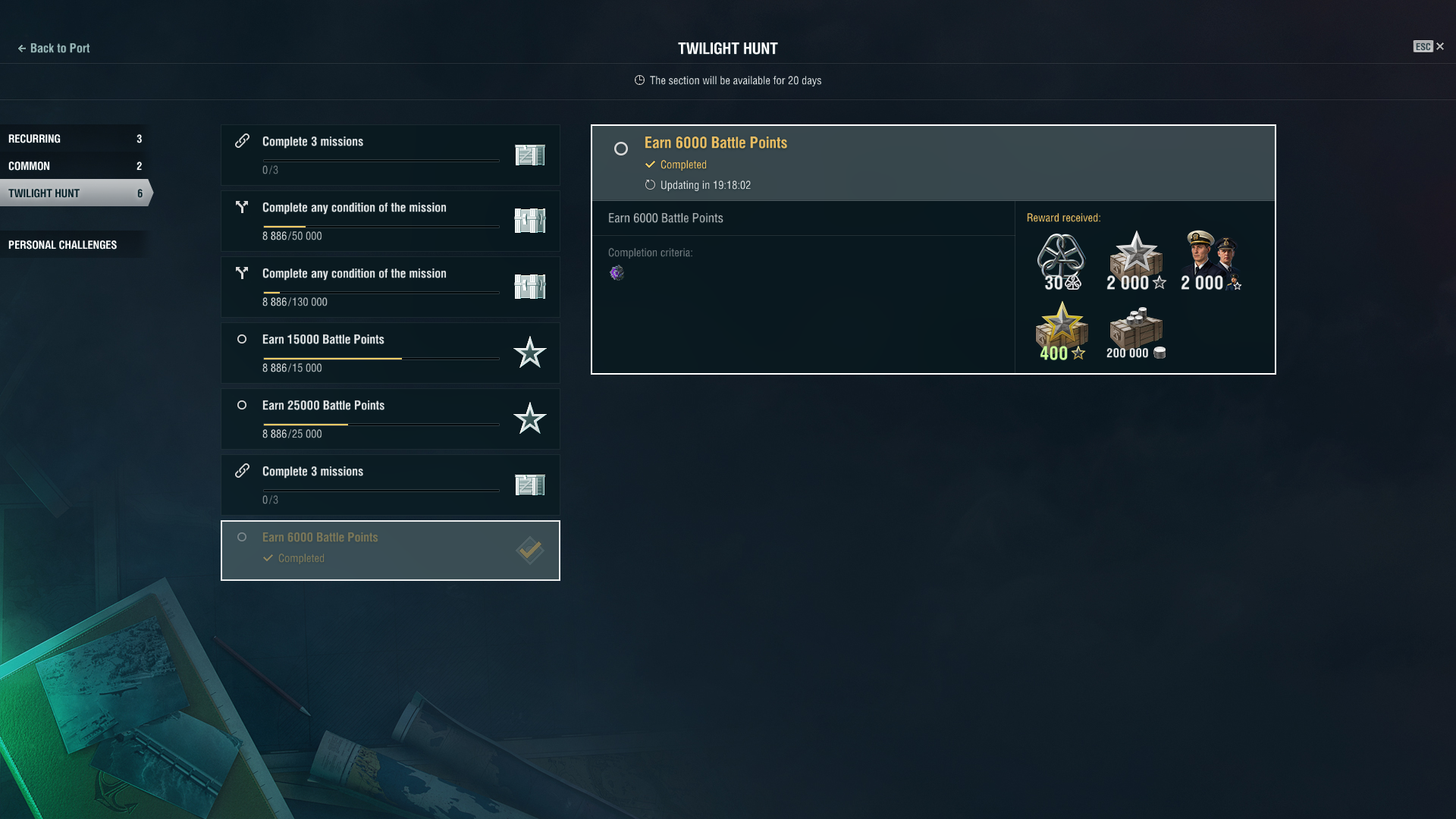The image size is (1456, 819).
Task: View the 2 000 silver star crate reward
Action: pos(1135,261)
